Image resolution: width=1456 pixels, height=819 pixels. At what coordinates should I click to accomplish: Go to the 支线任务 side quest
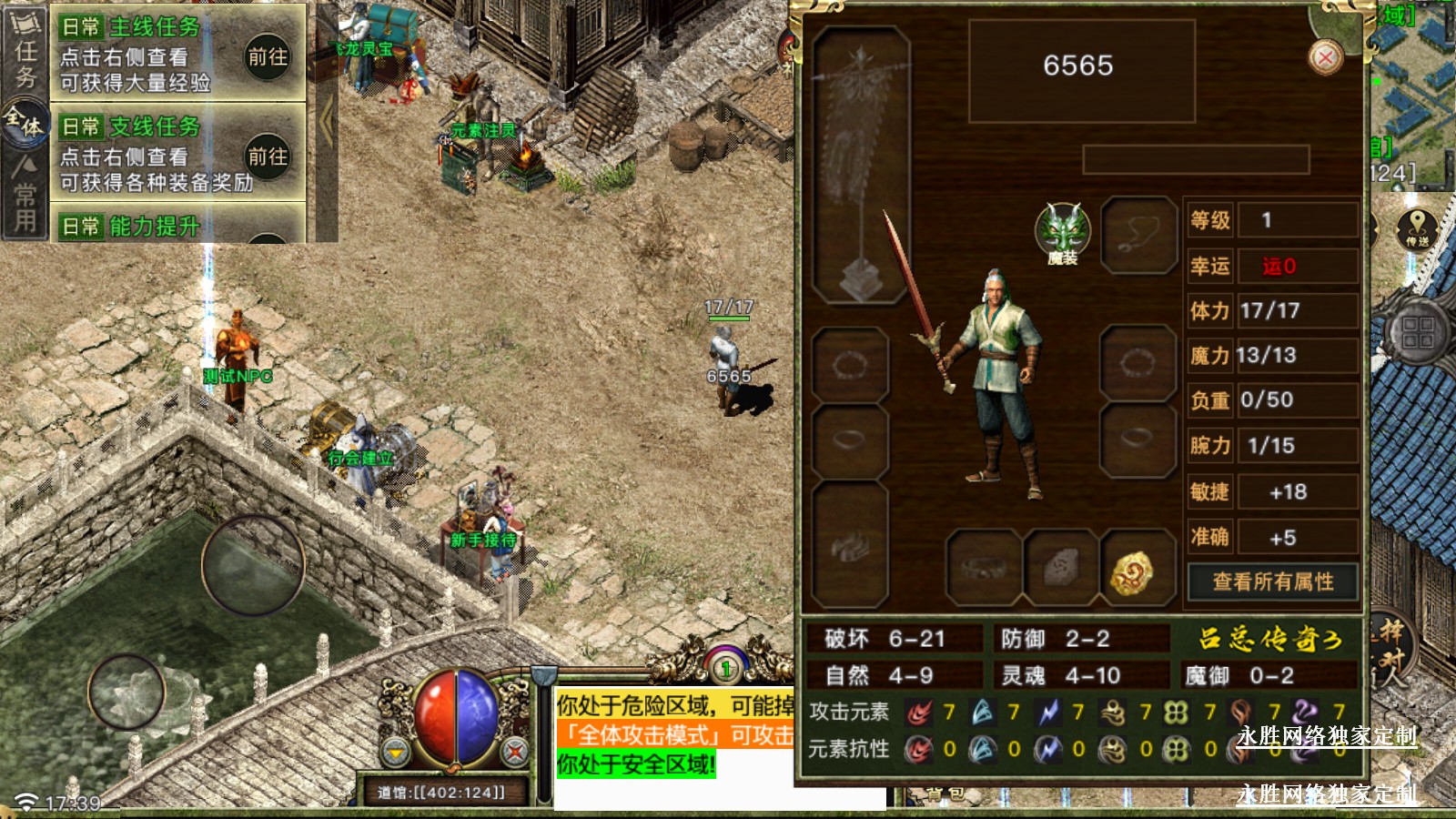click(268, 157)
